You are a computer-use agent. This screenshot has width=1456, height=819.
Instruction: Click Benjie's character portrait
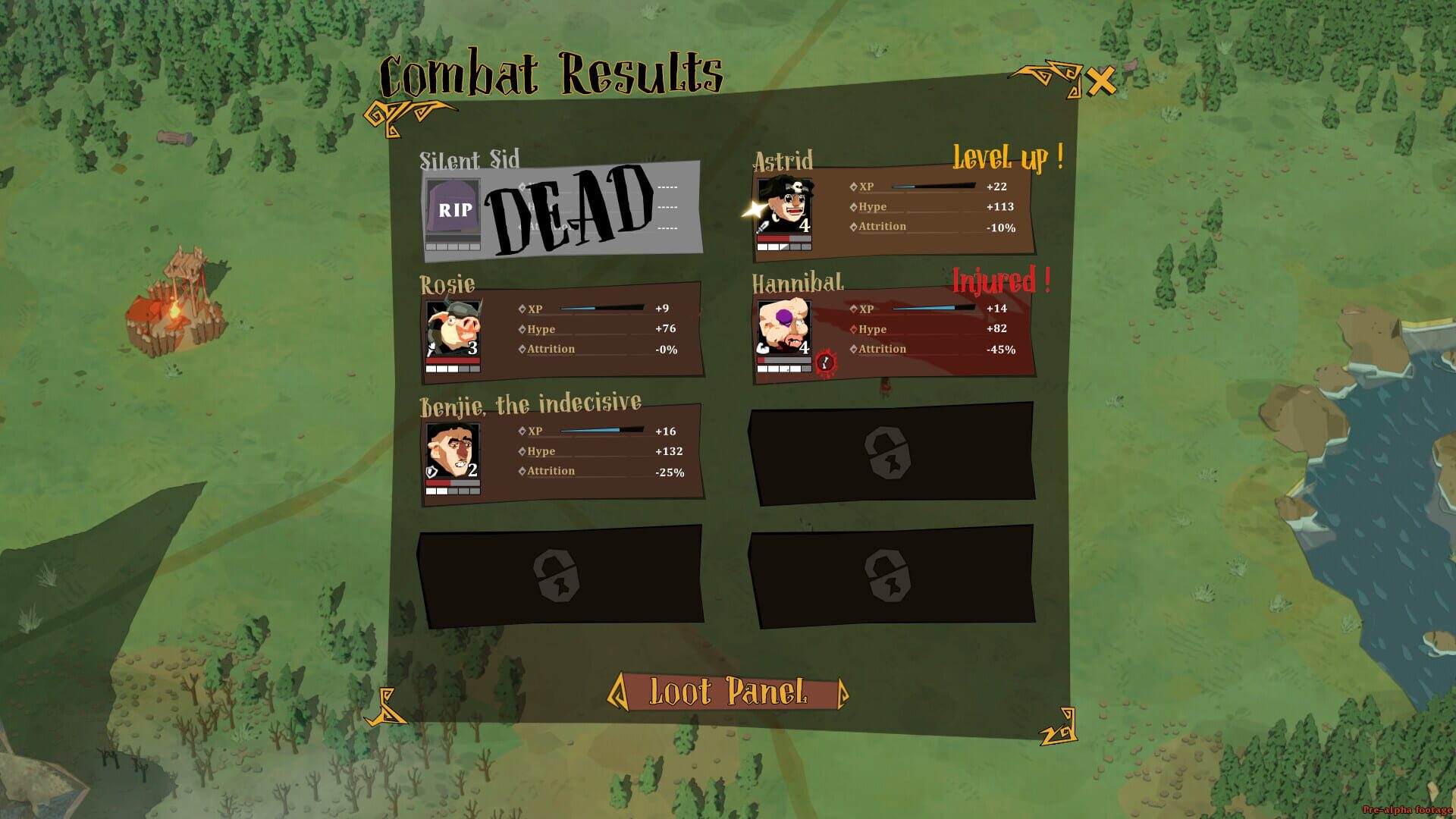point(453,449)
